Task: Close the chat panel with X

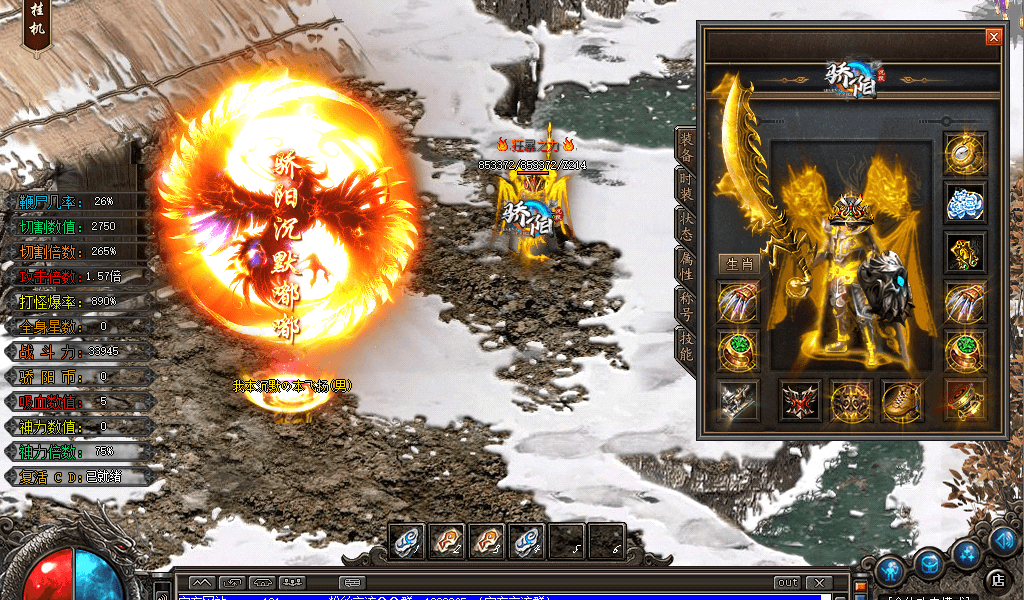Action: tap(819, 583)
